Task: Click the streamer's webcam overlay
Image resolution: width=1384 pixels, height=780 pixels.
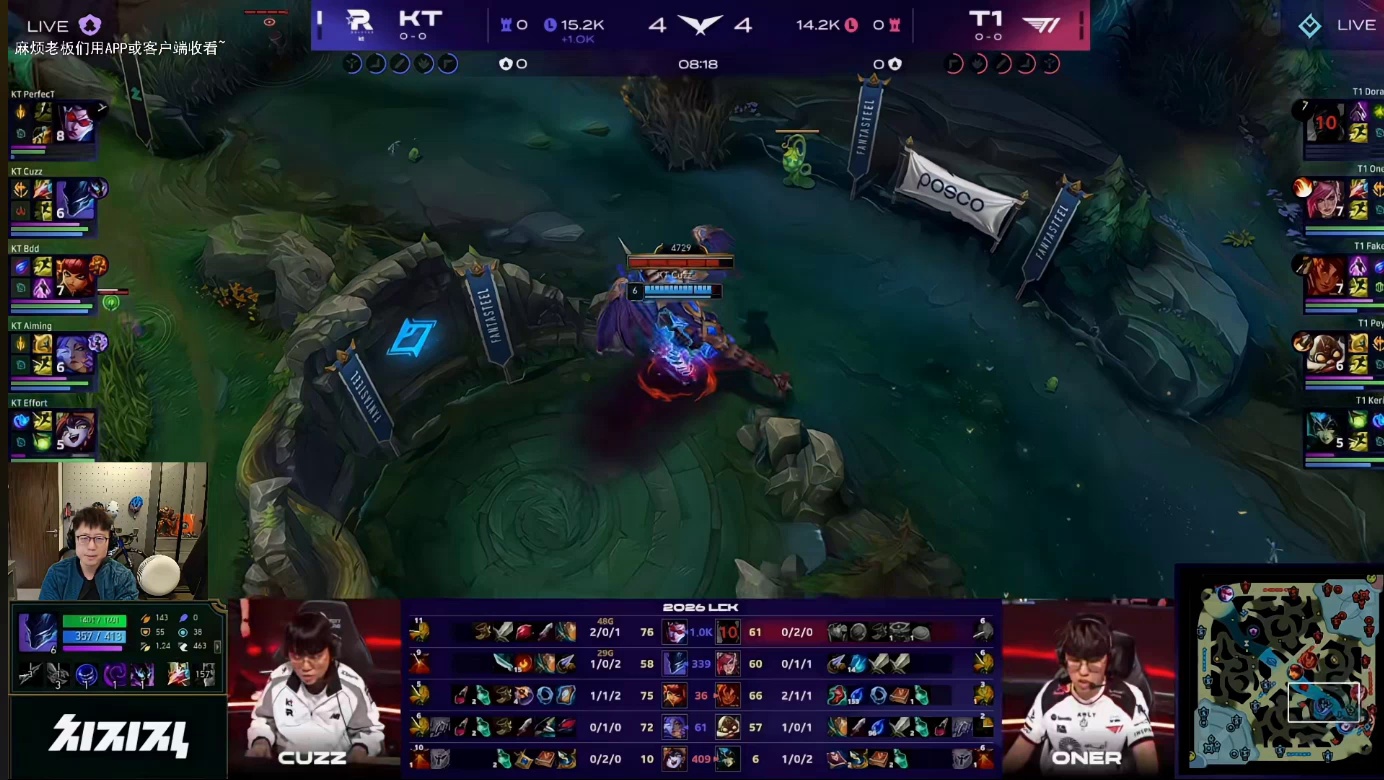Action: click(x=108, y=530)
